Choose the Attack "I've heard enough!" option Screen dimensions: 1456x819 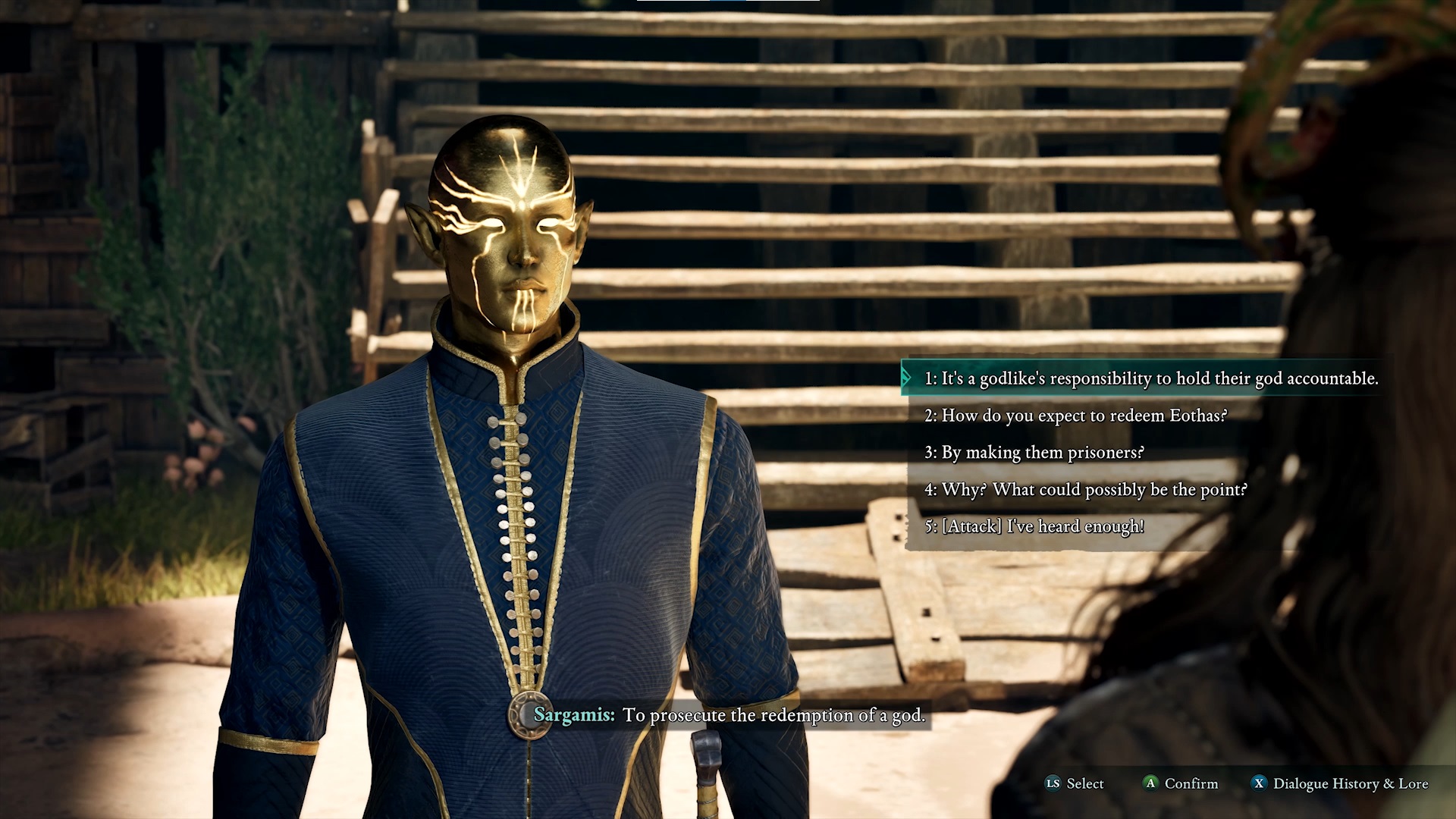1034,526
